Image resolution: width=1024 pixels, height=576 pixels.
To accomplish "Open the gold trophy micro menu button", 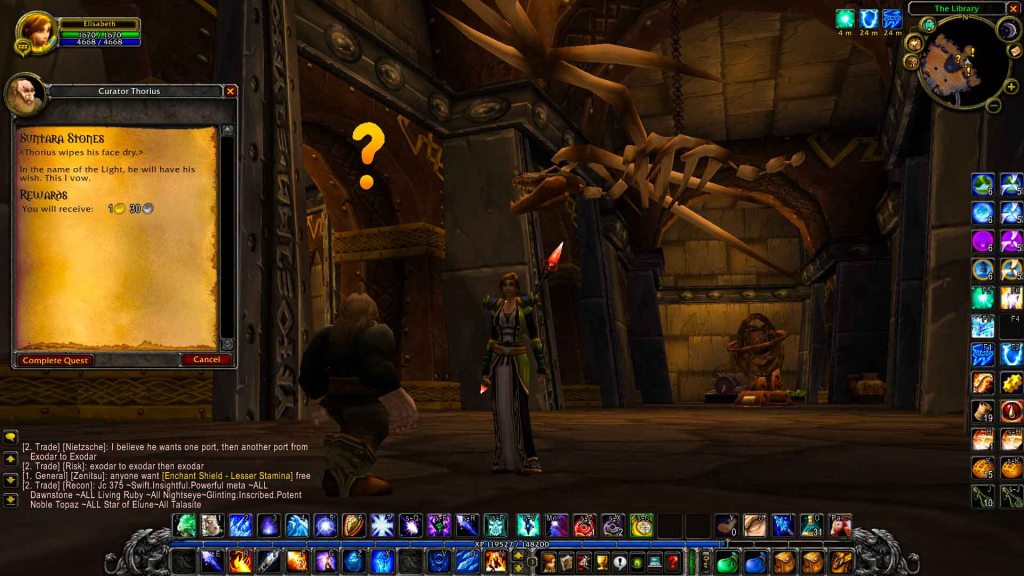I will tap(599, 563).
